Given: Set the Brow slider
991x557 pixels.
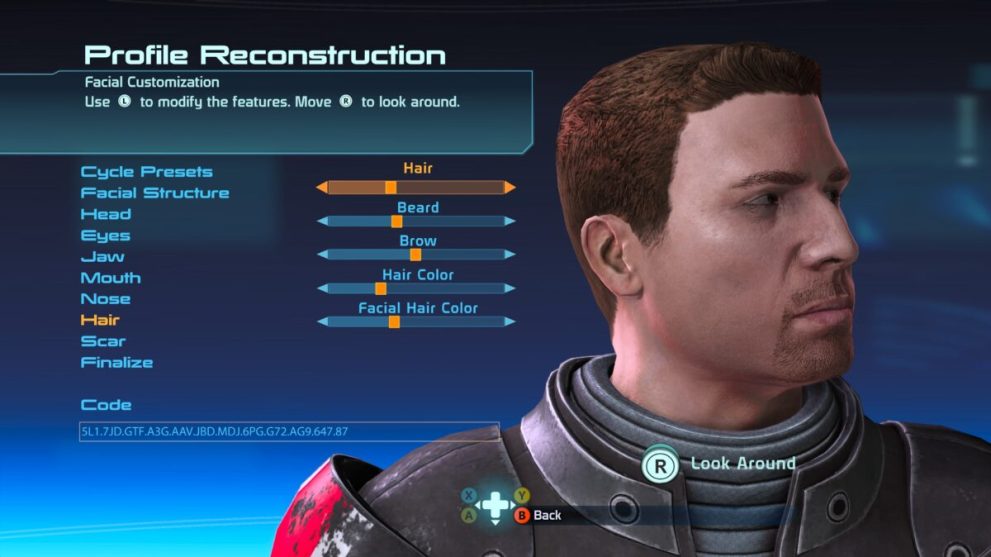Looking at the screenshot, I should [415, 255].
